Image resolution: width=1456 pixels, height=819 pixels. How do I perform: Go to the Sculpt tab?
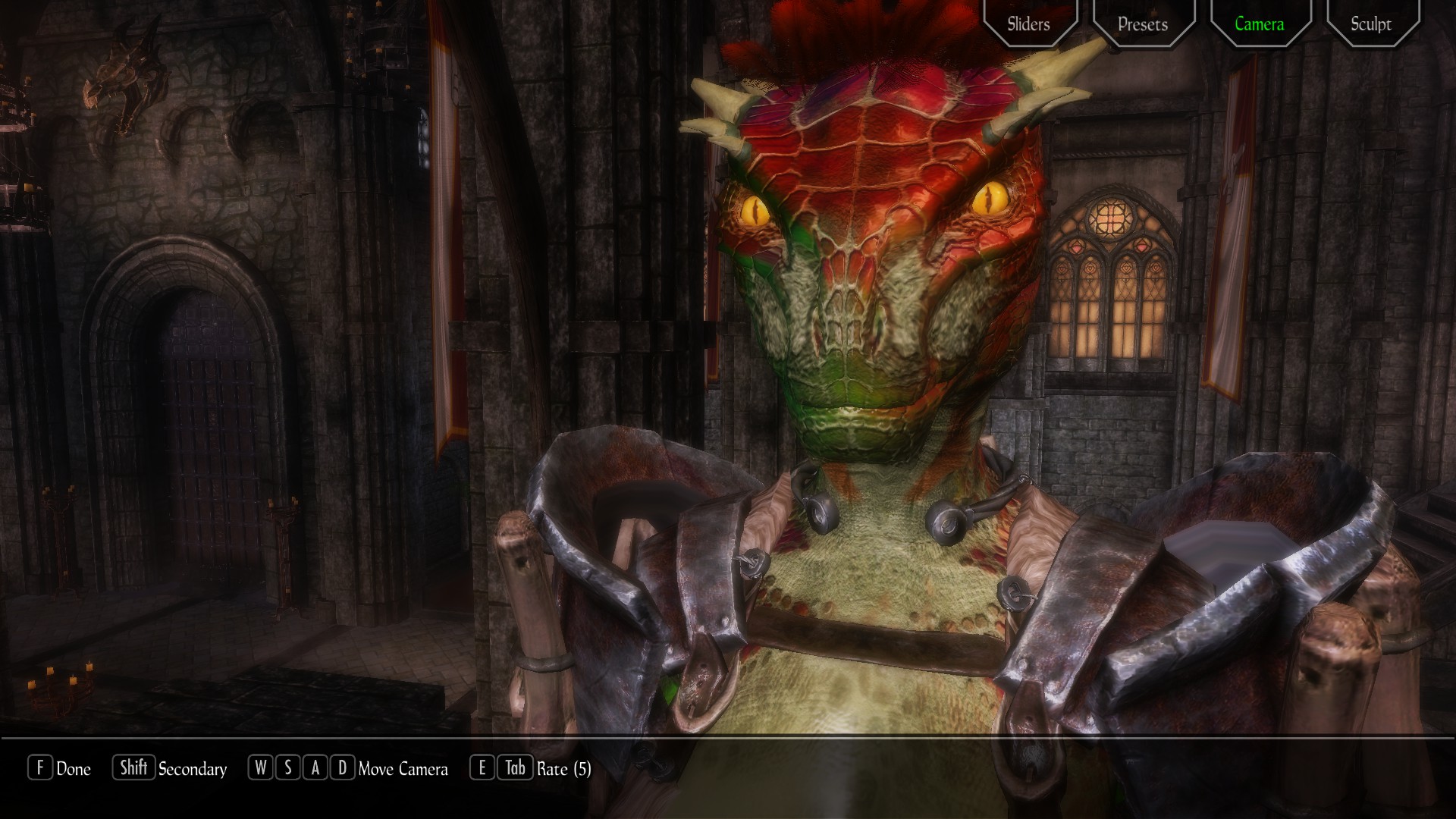[x=1371, y=24]
